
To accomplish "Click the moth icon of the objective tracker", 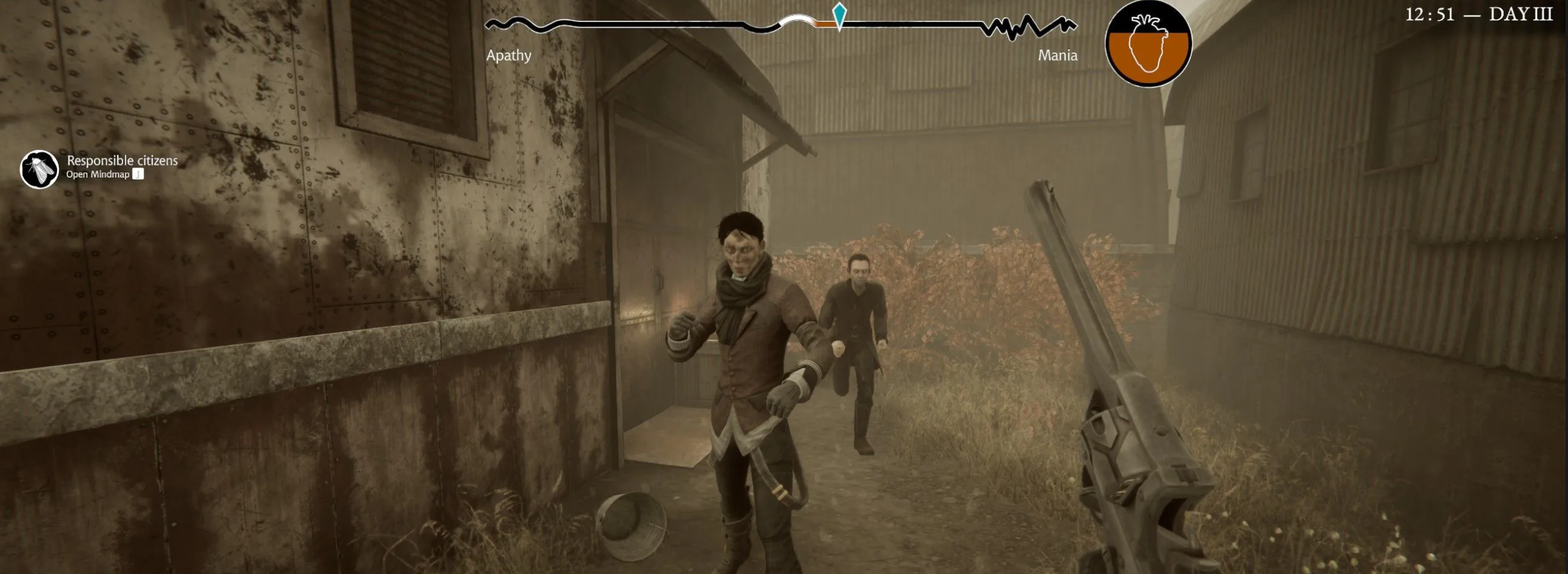I will click(x=39, y=169).
